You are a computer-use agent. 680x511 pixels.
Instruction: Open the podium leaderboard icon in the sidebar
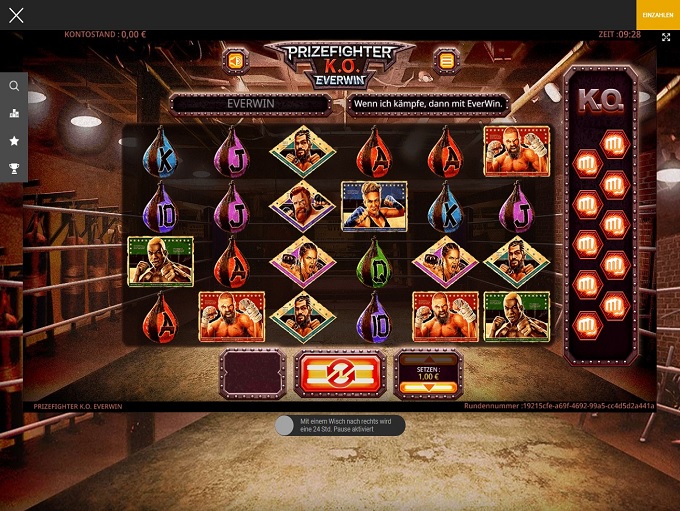pyautogui.click(x=14, y=113)
